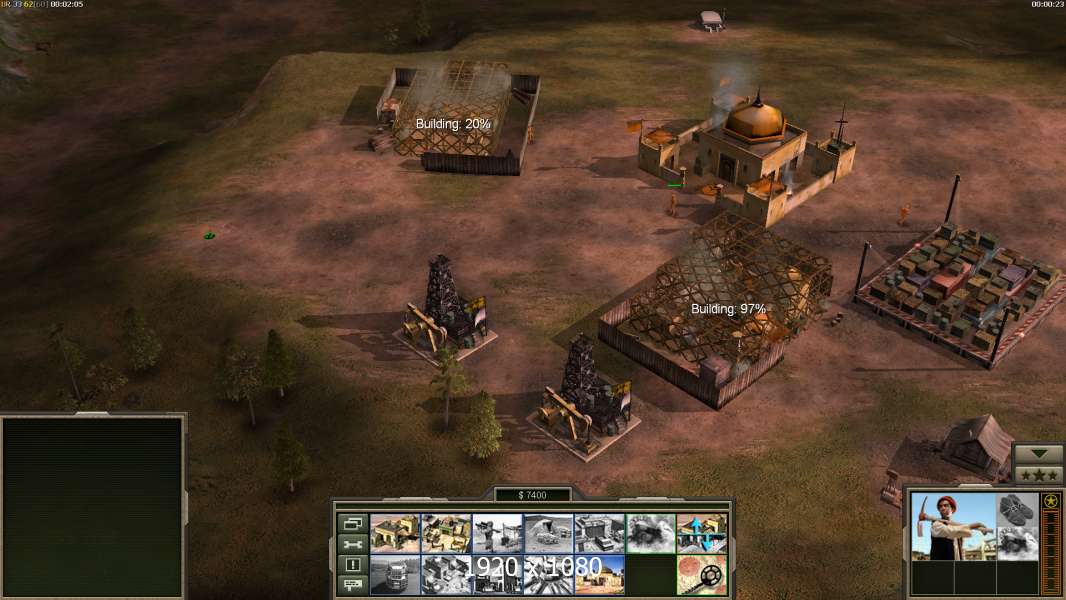Viewport: 1066px width, 600px height.
Task: Pick the gray warehouse building icon
Action: tap(599, 533)
